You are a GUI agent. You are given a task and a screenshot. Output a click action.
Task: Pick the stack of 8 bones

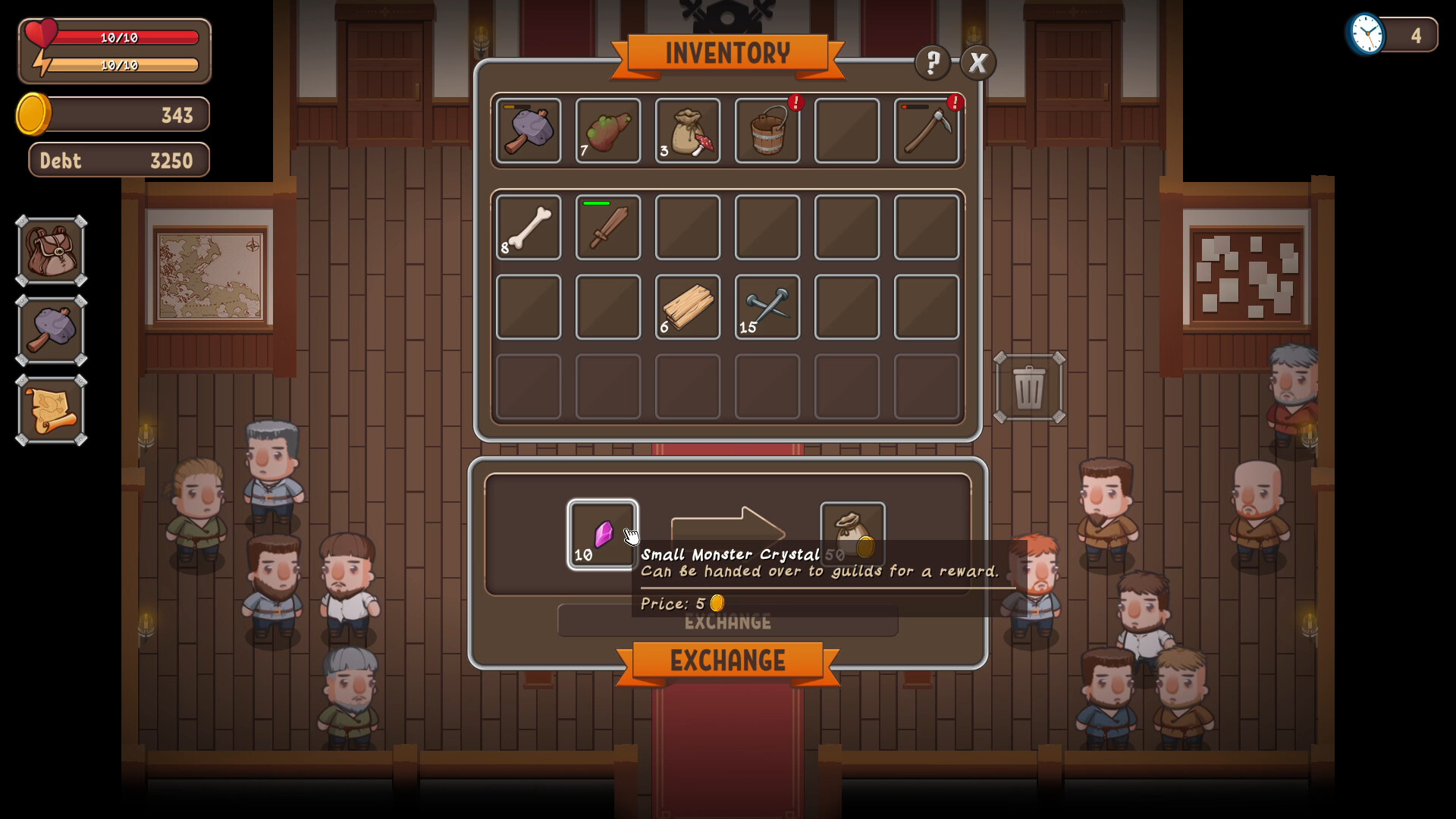point(528,227)
